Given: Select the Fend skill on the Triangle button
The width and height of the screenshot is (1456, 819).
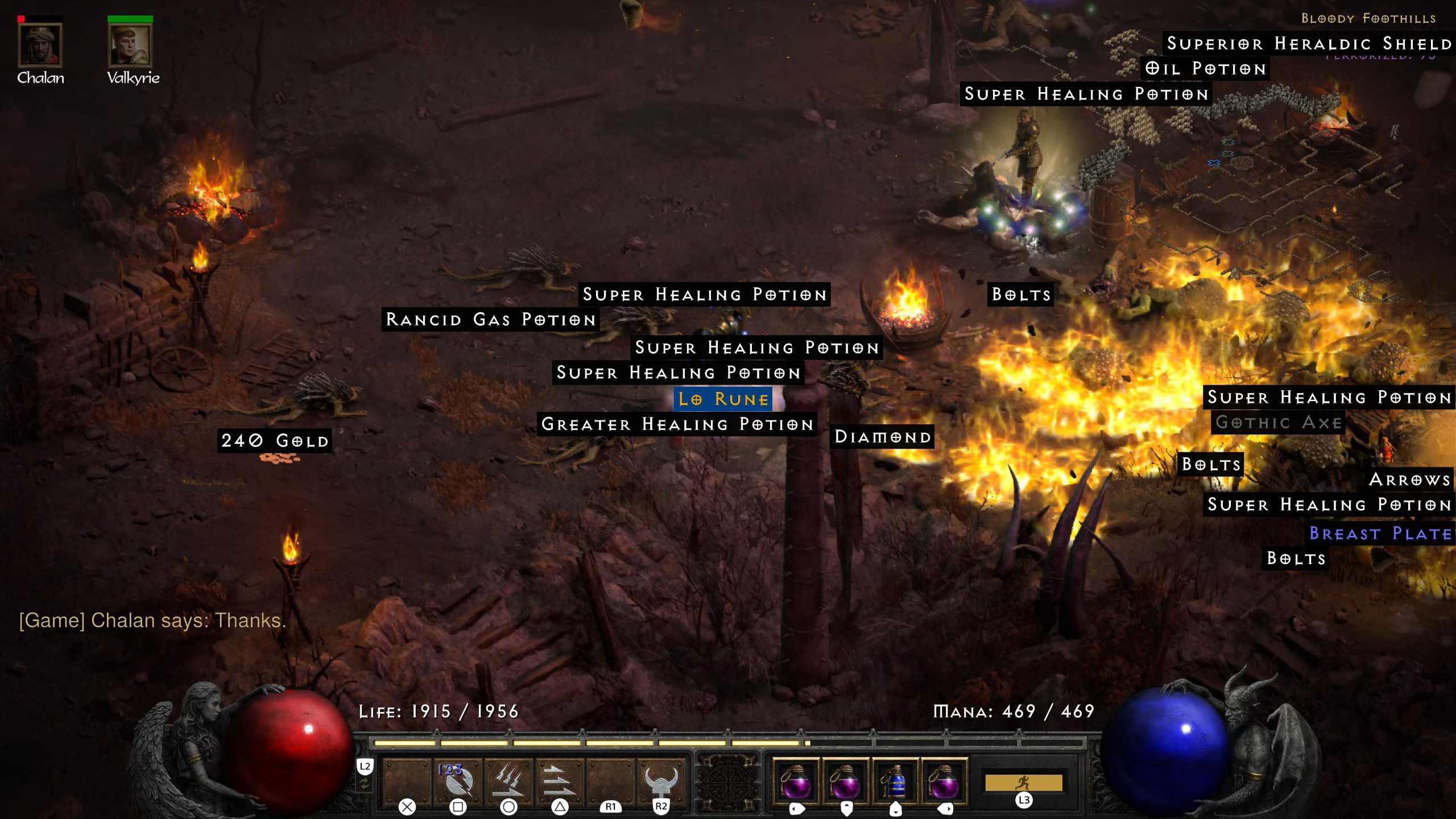Looking at the screenshot, I should click(560, 780).
